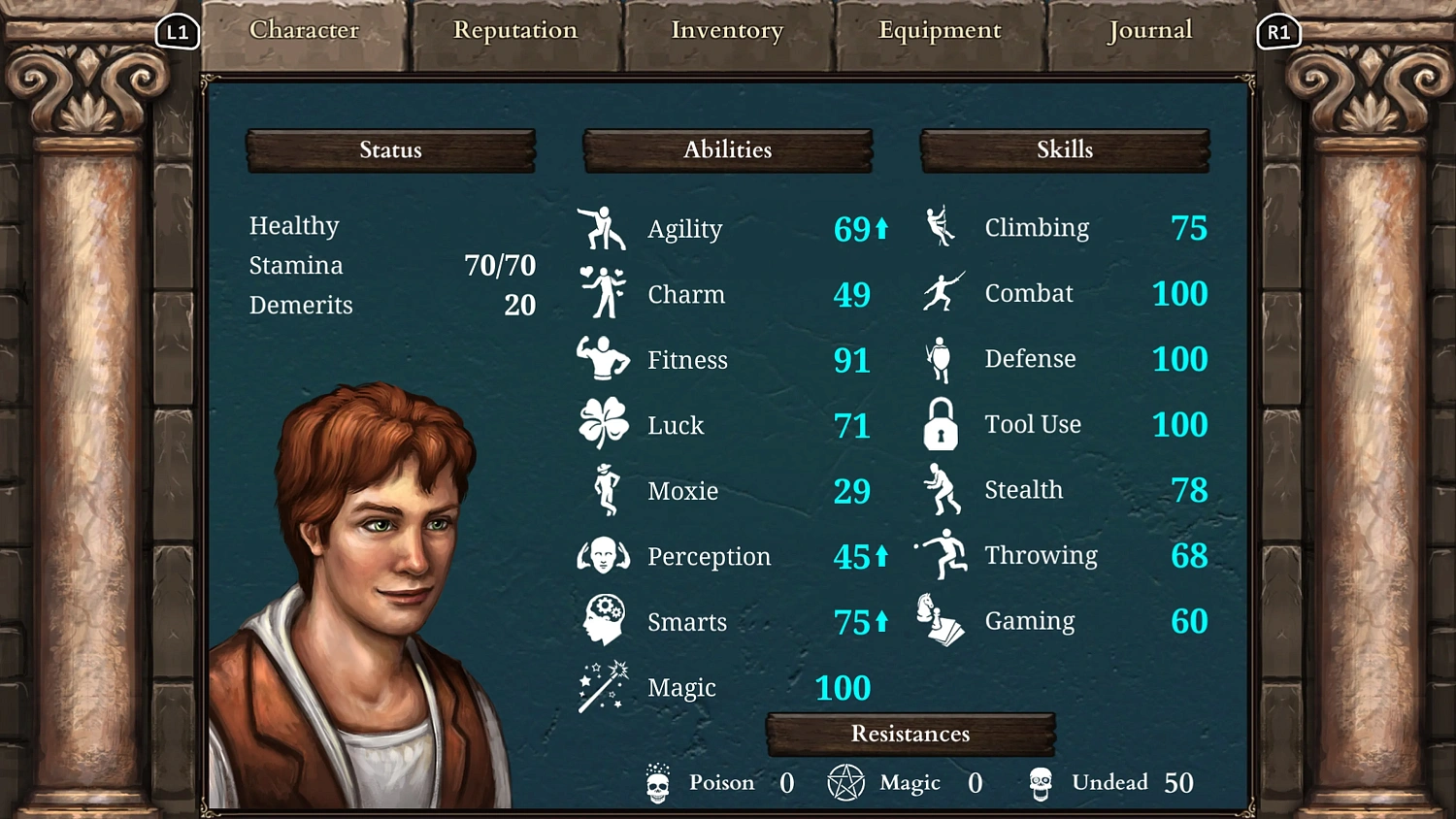Click the Defense shield icon
1456x819 pixels.
tap(939, 356)
